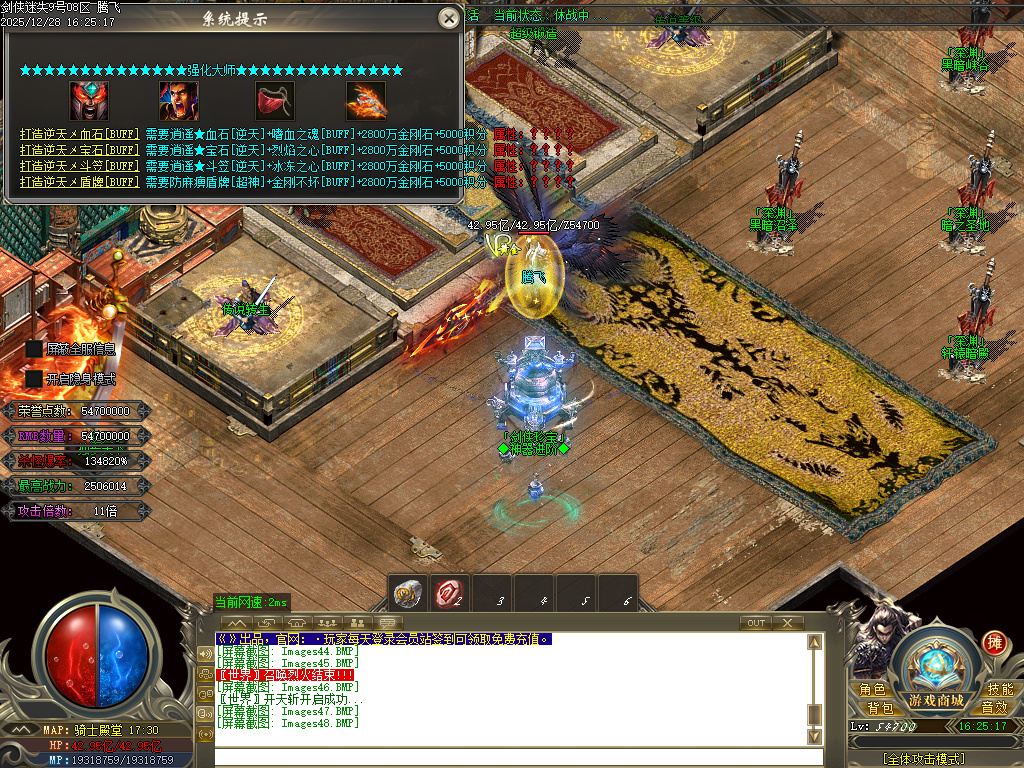Toggle the 音效 sound setting
1024x768 pixels.
pos(993,707)
